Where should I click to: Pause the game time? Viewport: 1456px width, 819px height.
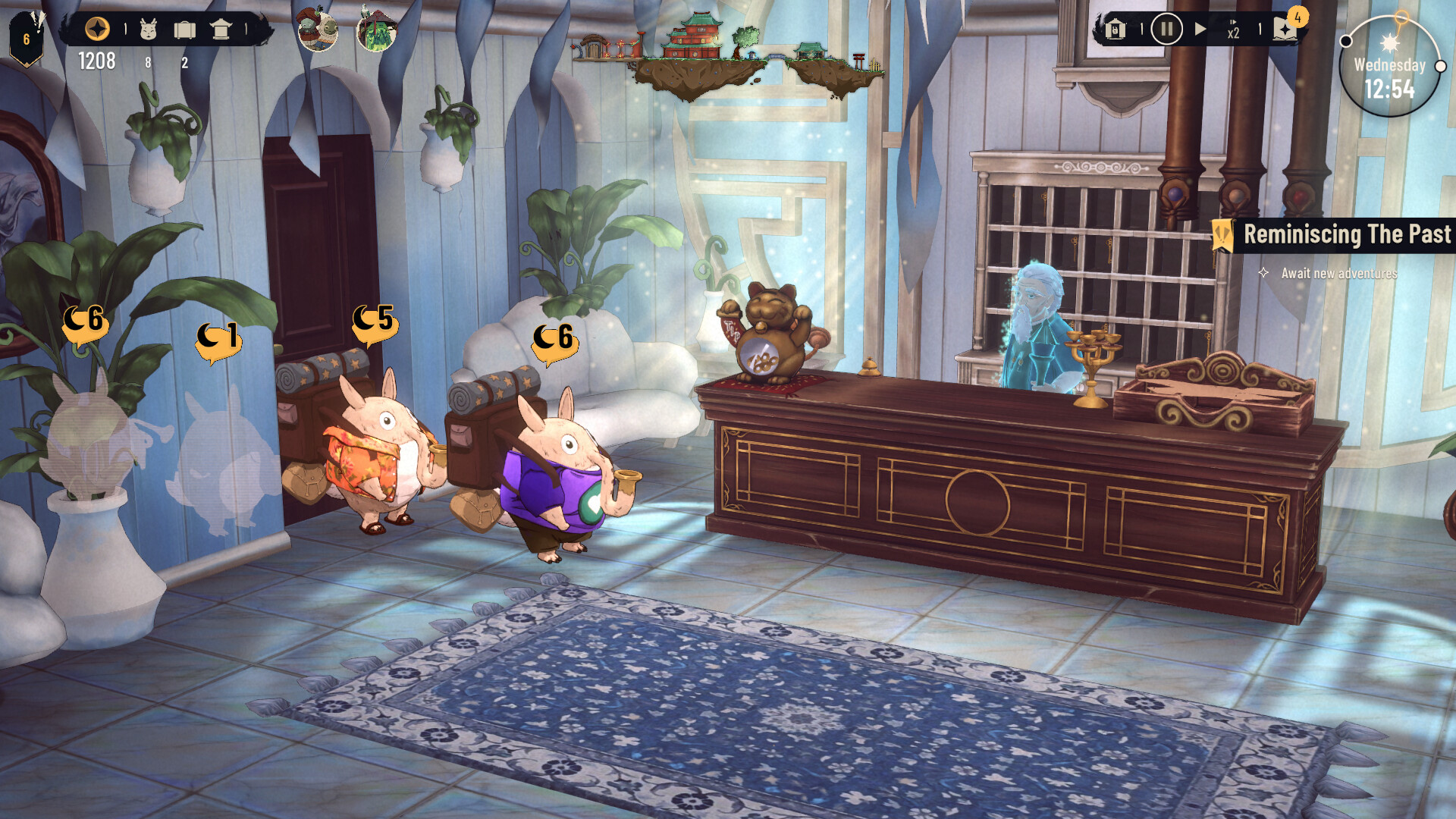click(x=1166, y=30)
